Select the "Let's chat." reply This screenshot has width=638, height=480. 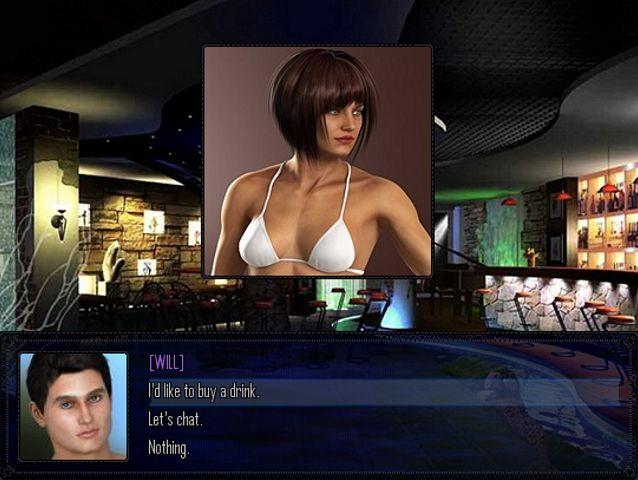pyautogui.click(x=175, y=419)
